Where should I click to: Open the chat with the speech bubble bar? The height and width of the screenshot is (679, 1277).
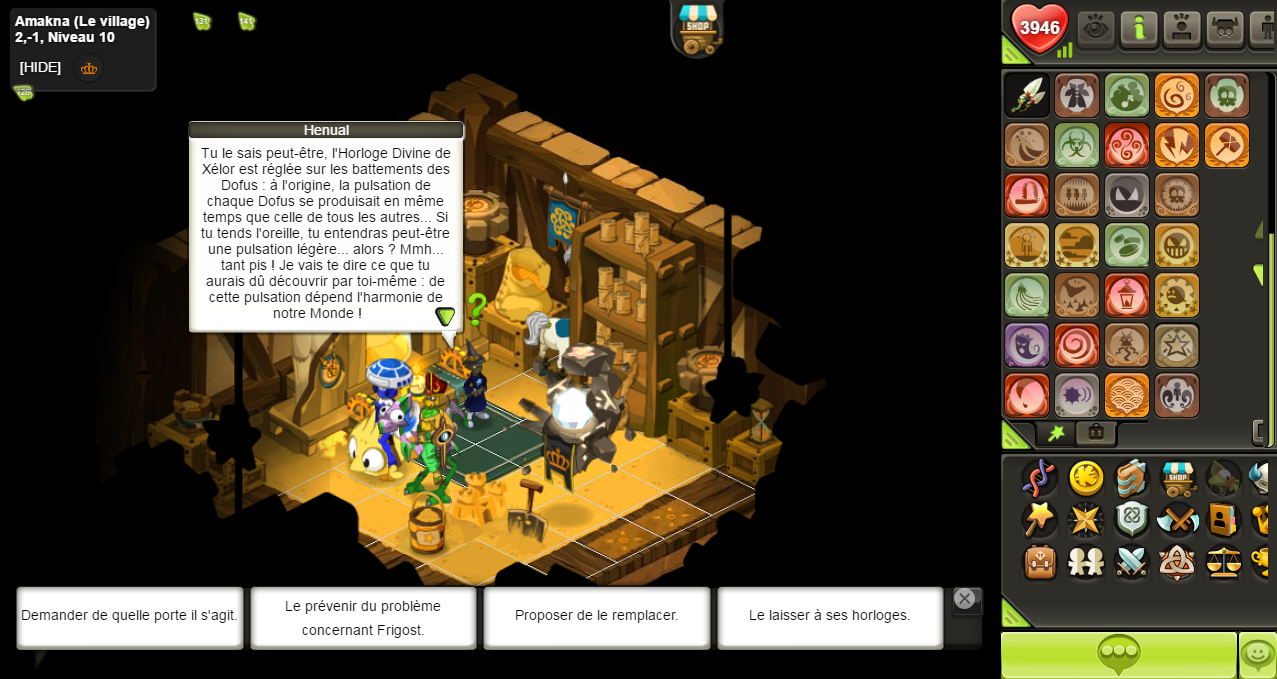(1118, 655)
